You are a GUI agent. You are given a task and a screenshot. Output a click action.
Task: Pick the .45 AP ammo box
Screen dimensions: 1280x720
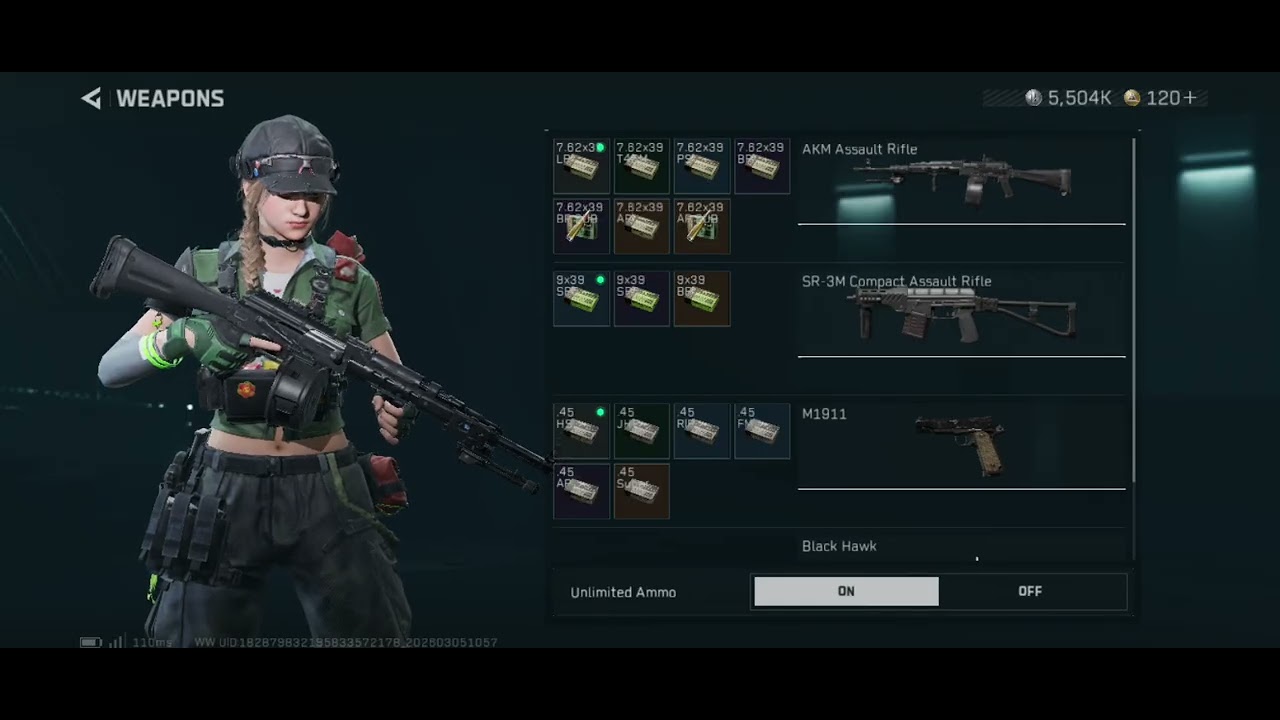(x=581, y=491)
